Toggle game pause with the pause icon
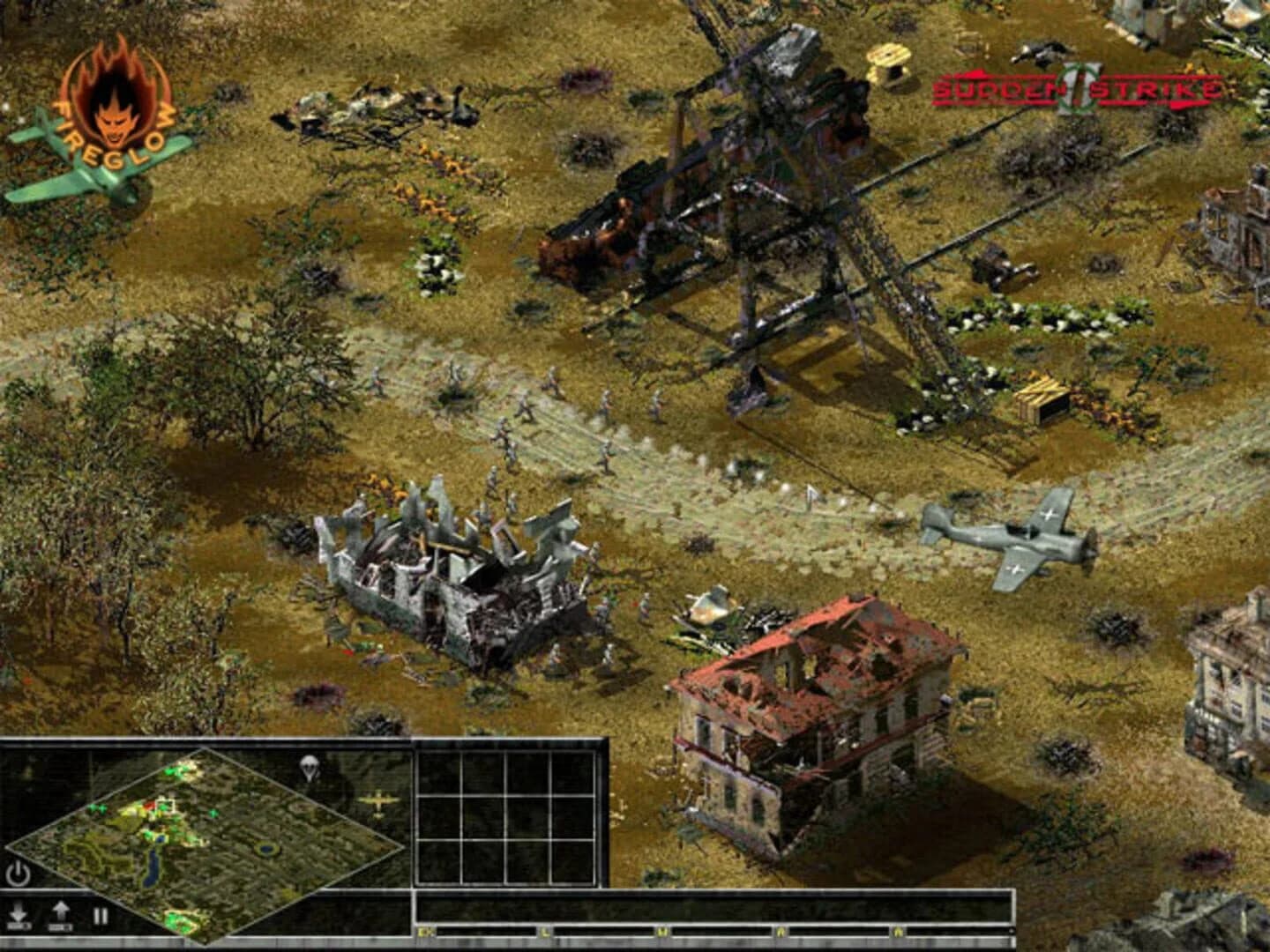The width and height of the screenshot is (1270, 952). pos(100,914)
